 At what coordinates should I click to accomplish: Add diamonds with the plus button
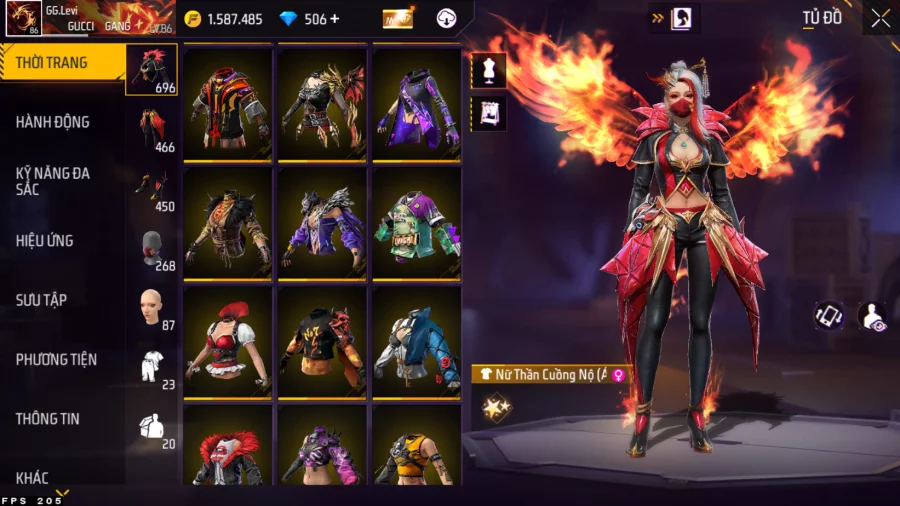pos(334,19)
